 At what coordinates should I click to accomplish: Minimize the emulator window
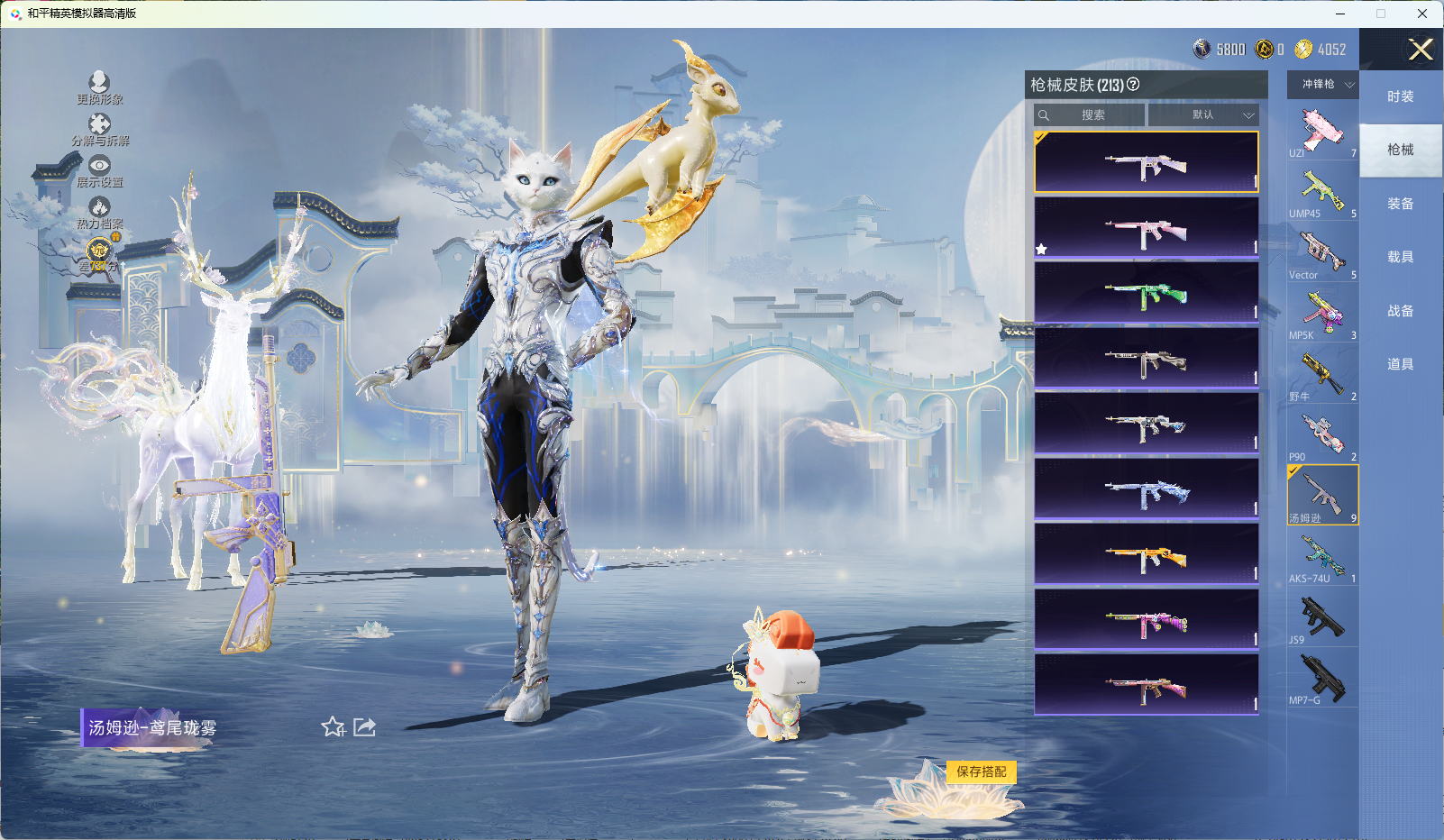click(1340, 14)
